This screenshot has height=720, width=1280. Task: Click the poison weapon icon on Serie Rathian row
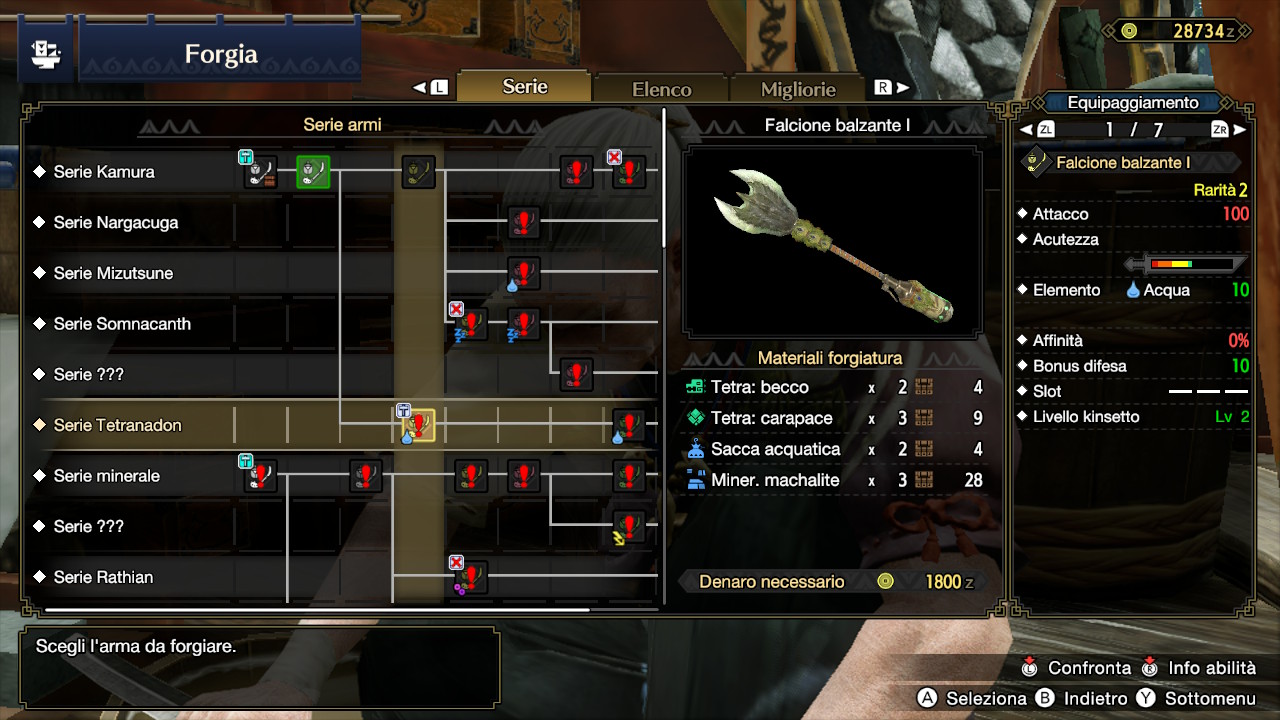[x=470, y=578]
